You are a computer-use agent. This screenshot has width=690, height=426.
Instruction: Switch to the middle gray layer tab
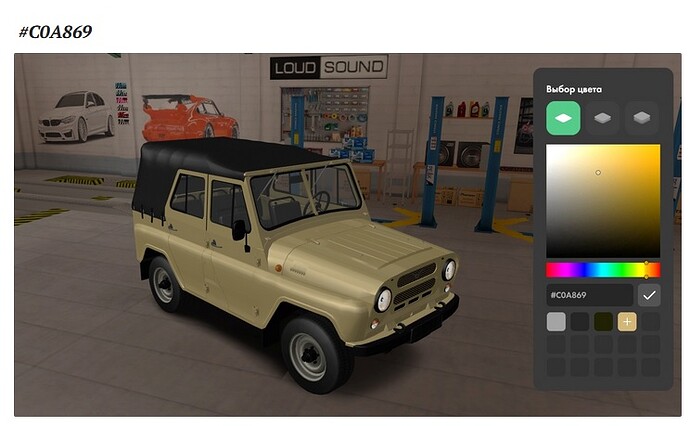pyautogui.click(x=602, y=118)
